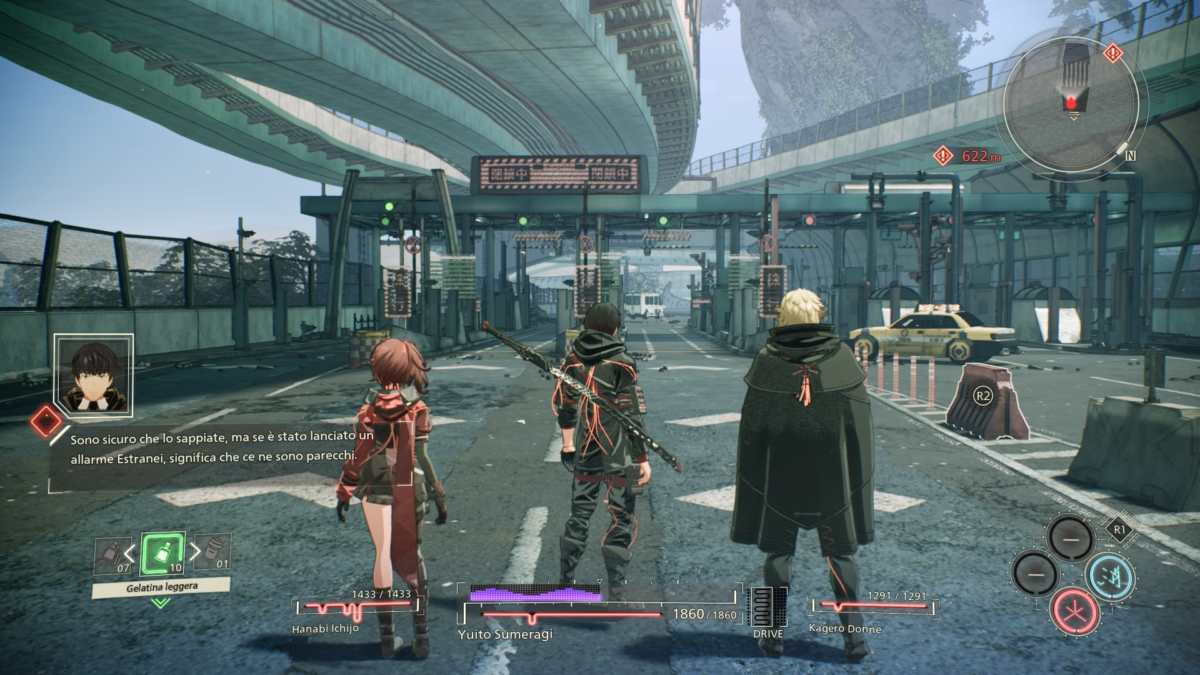1200x675 pixels.
Task: Click the right arrow beside the selected item
Action: point(194,553)
